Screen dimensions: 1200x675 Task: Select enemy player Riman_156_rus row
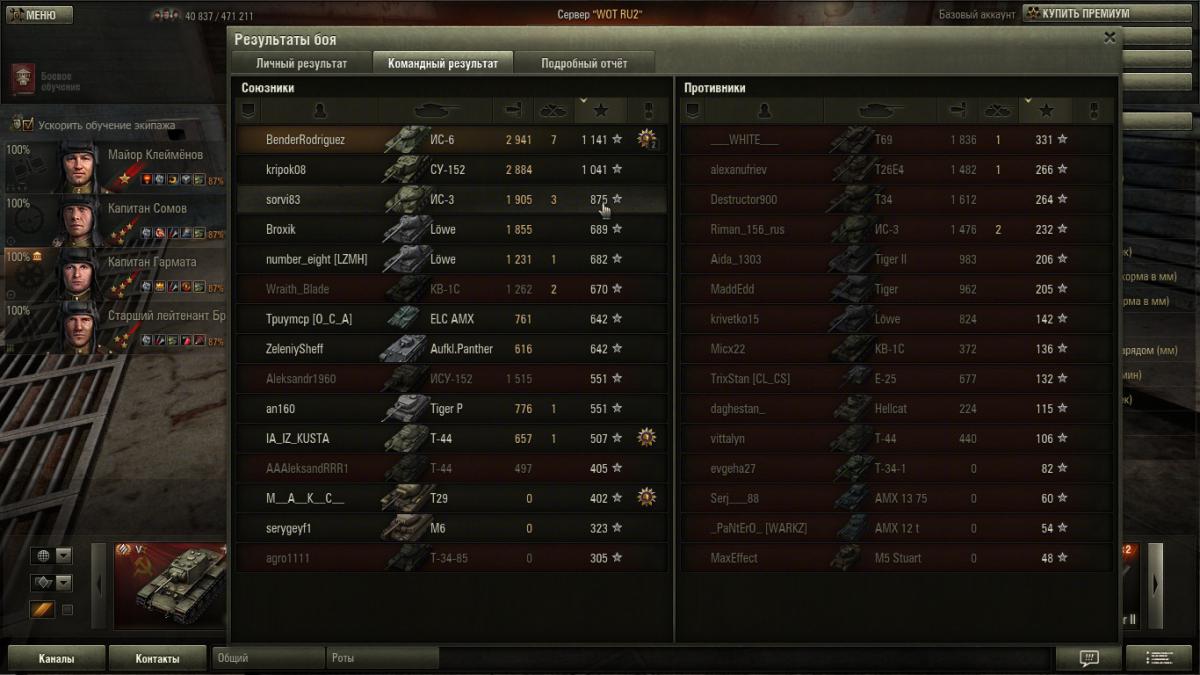895,230
